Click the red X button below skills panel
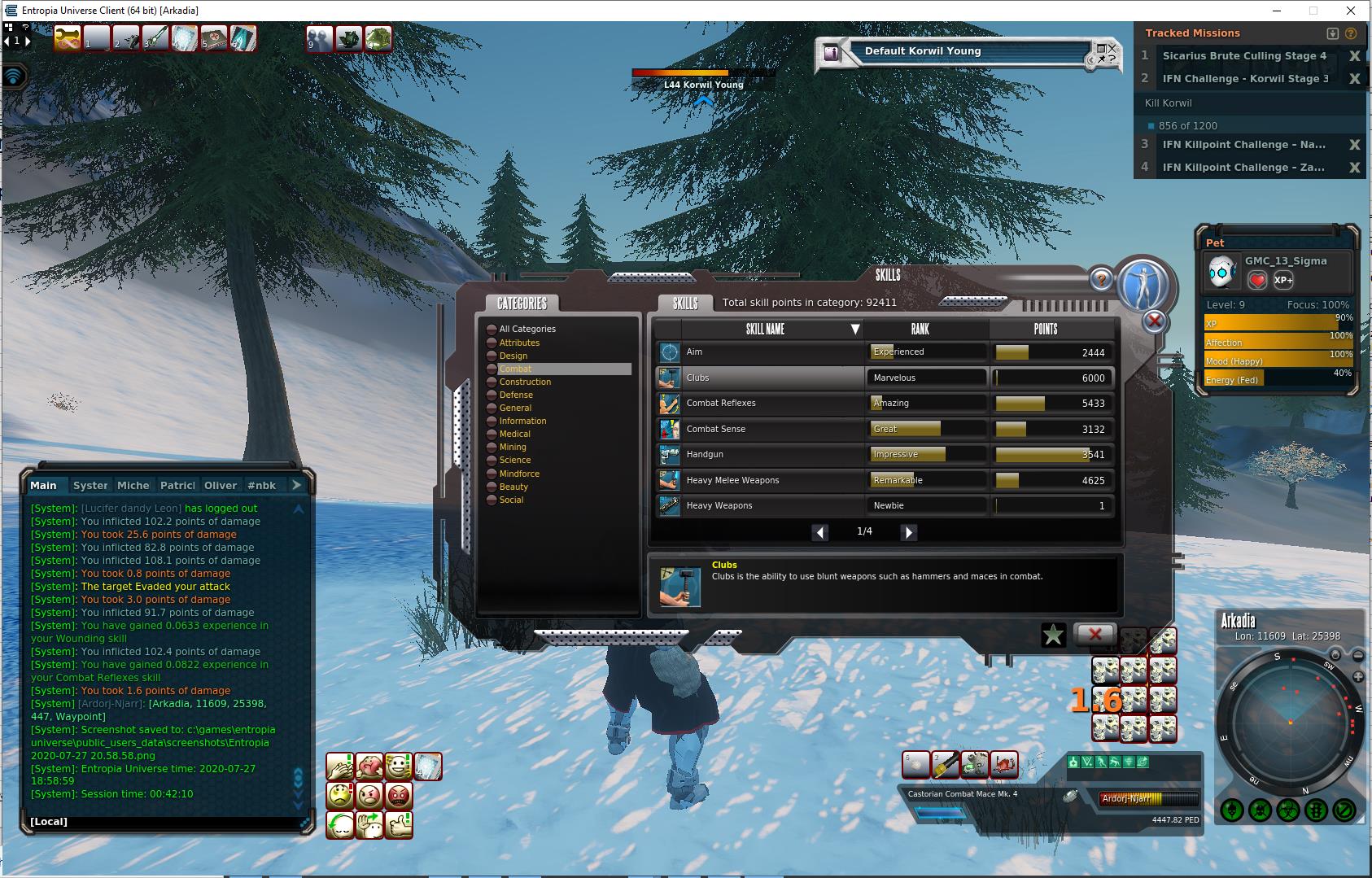Screen dimensions: 1372x878 pyautogui.click(x=1095, y=634)
